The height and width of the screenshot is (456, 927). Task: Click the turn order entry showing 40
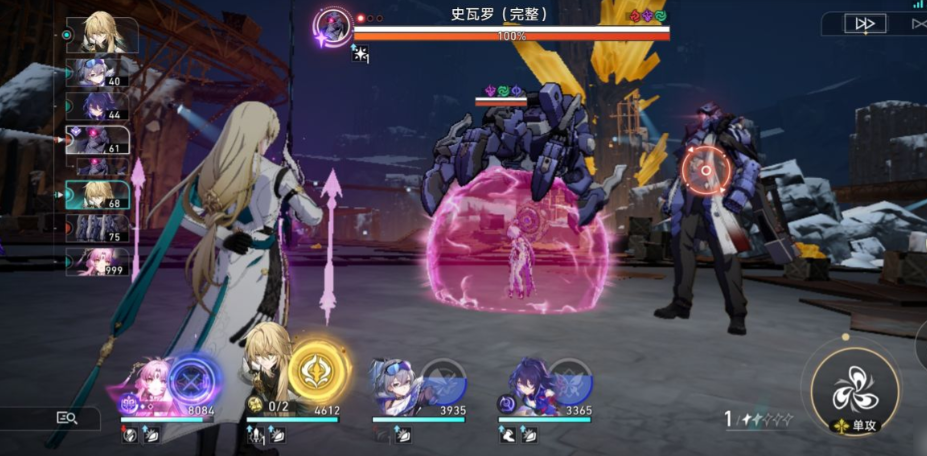point(97,74)
